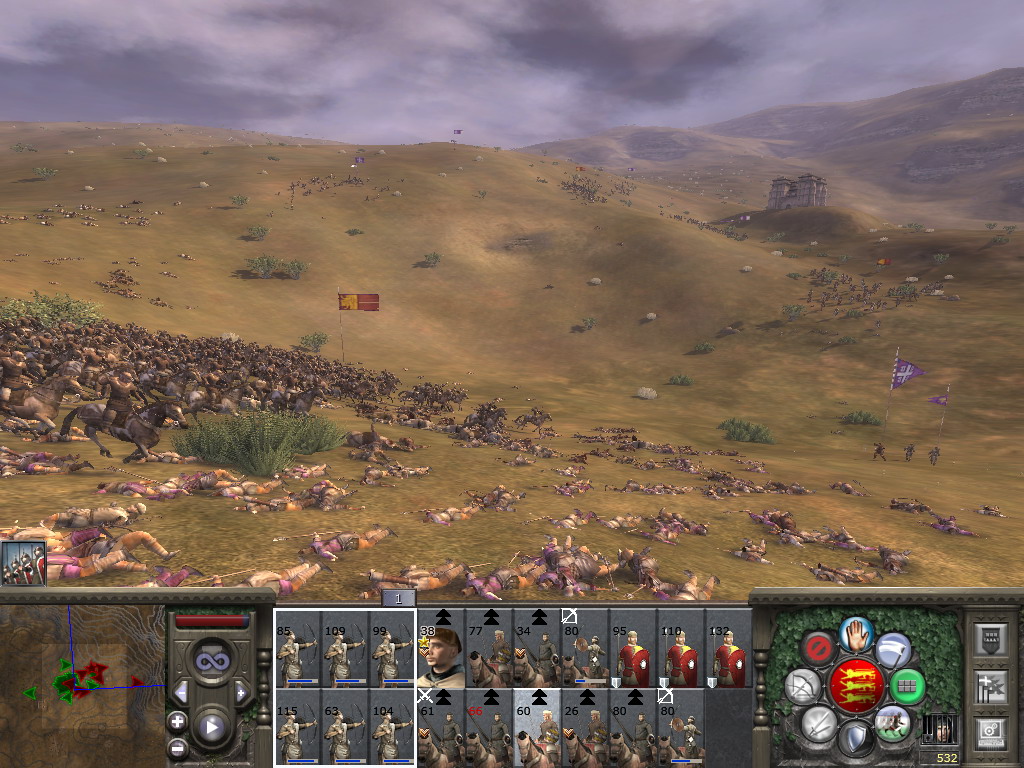Select the general's unit card with 38 men

[x=440, y=648]
